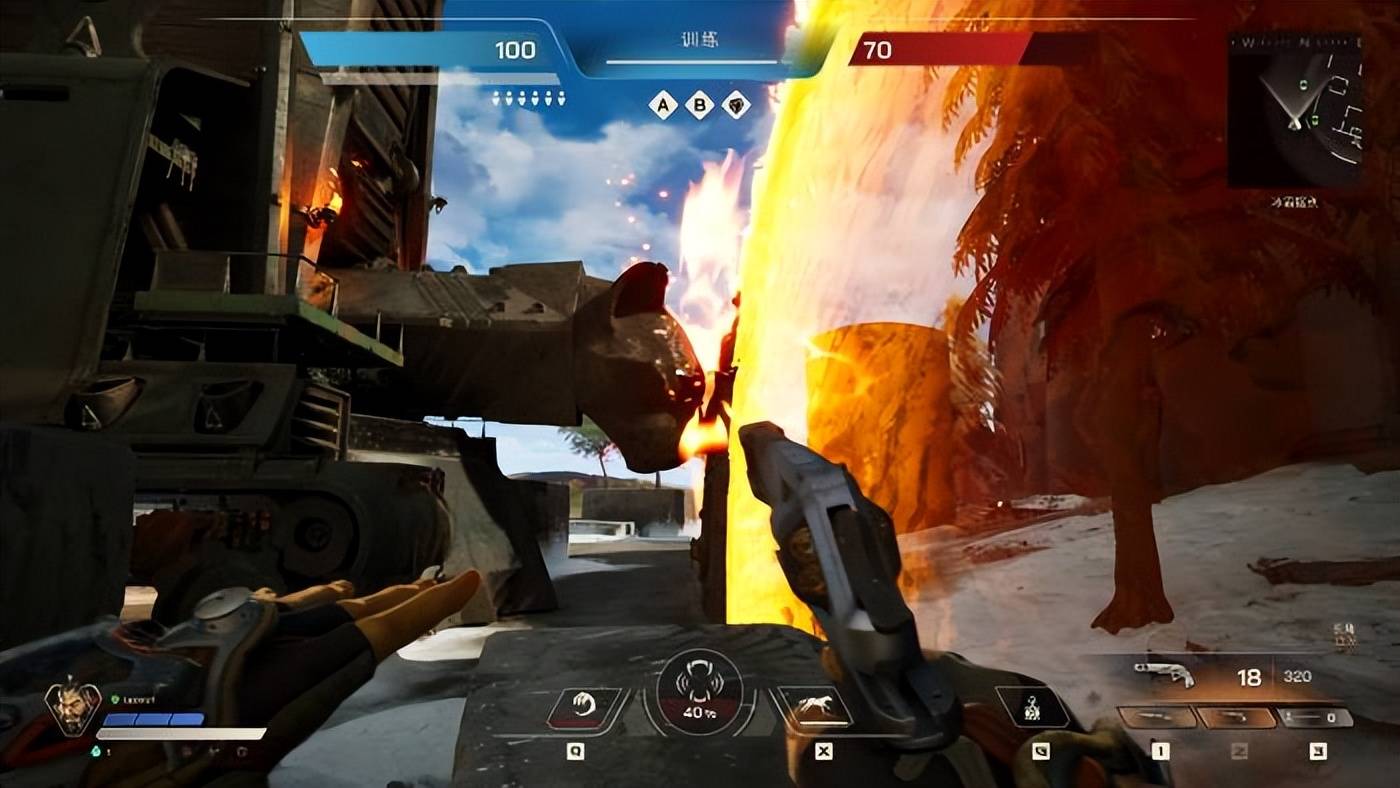
Task: Select the equipped revolver weapon icon
Action: 1164,675
